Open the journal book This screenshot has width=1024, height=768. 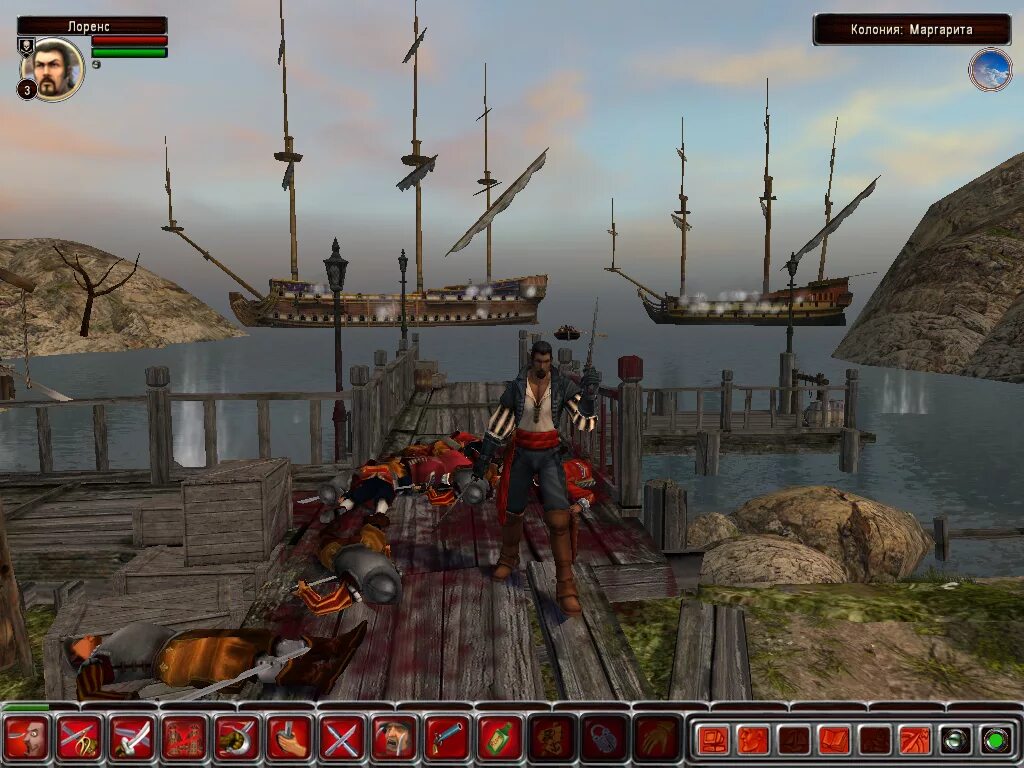(834, 740)
